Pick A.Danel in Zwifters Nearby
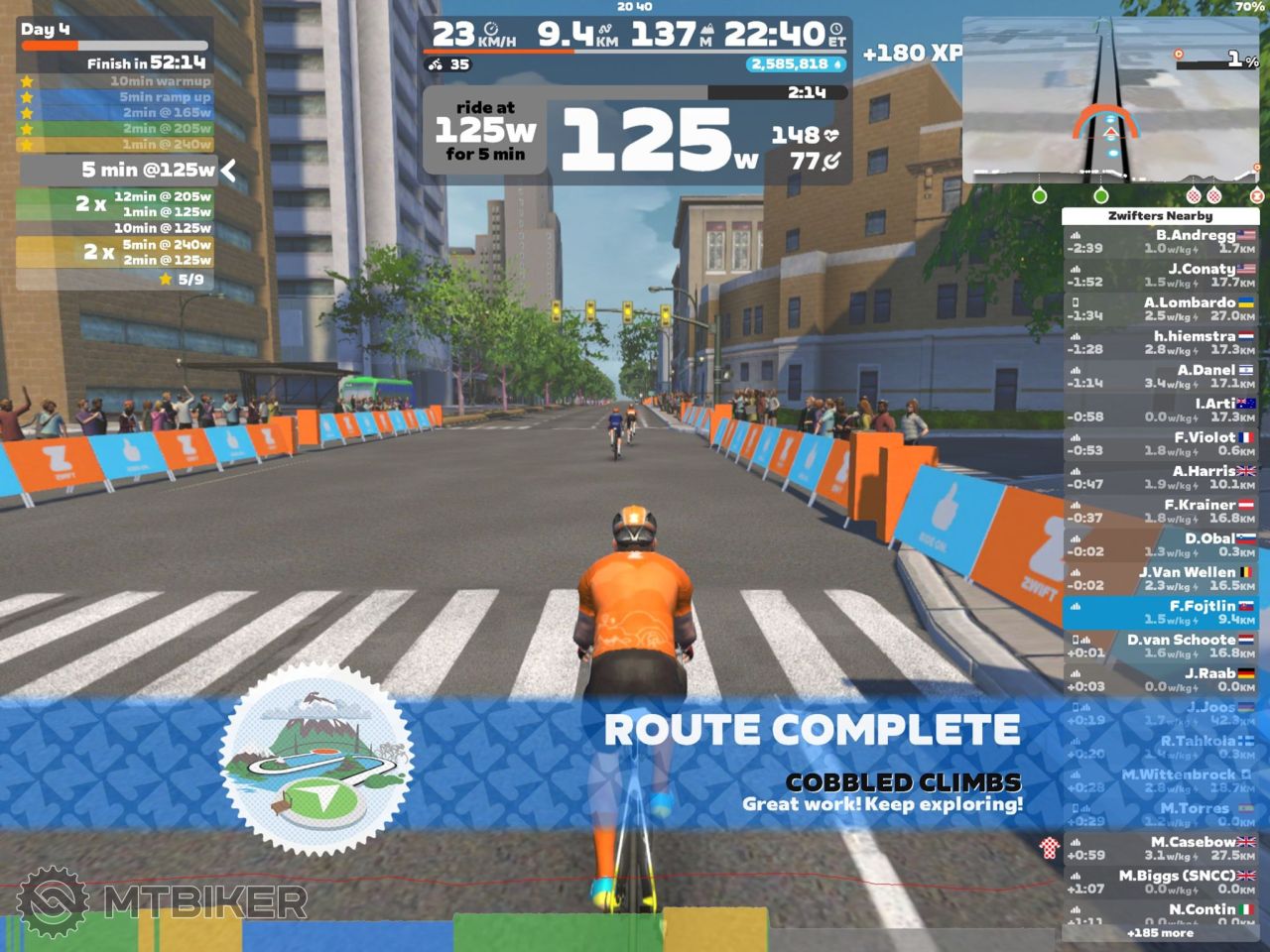This screenshot has width=1270, height=952. coord(1161,377)
